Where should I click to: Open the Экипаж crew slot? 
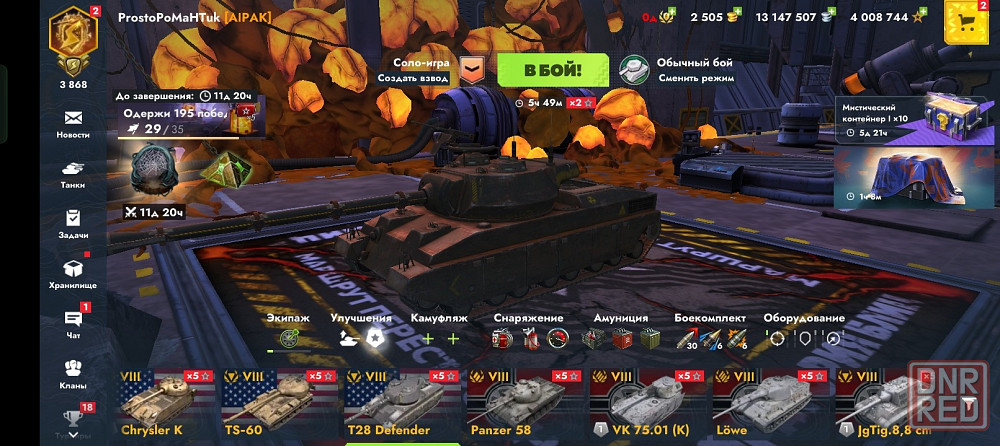coord(289,338)
